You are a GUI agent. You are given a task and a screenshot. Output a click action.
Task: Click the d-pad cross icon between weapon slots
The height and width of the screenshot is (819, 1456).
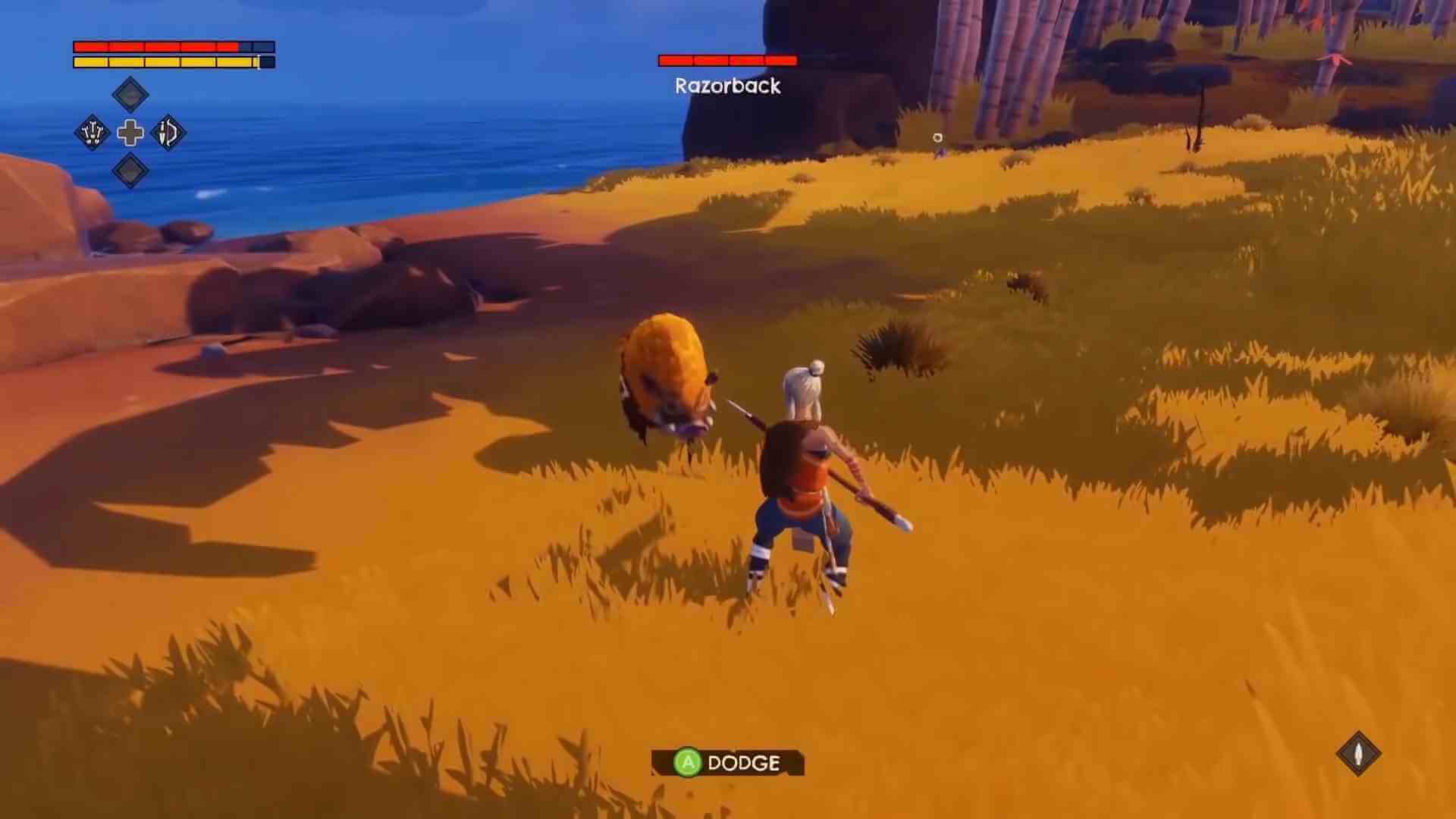[x=130, y=133]
